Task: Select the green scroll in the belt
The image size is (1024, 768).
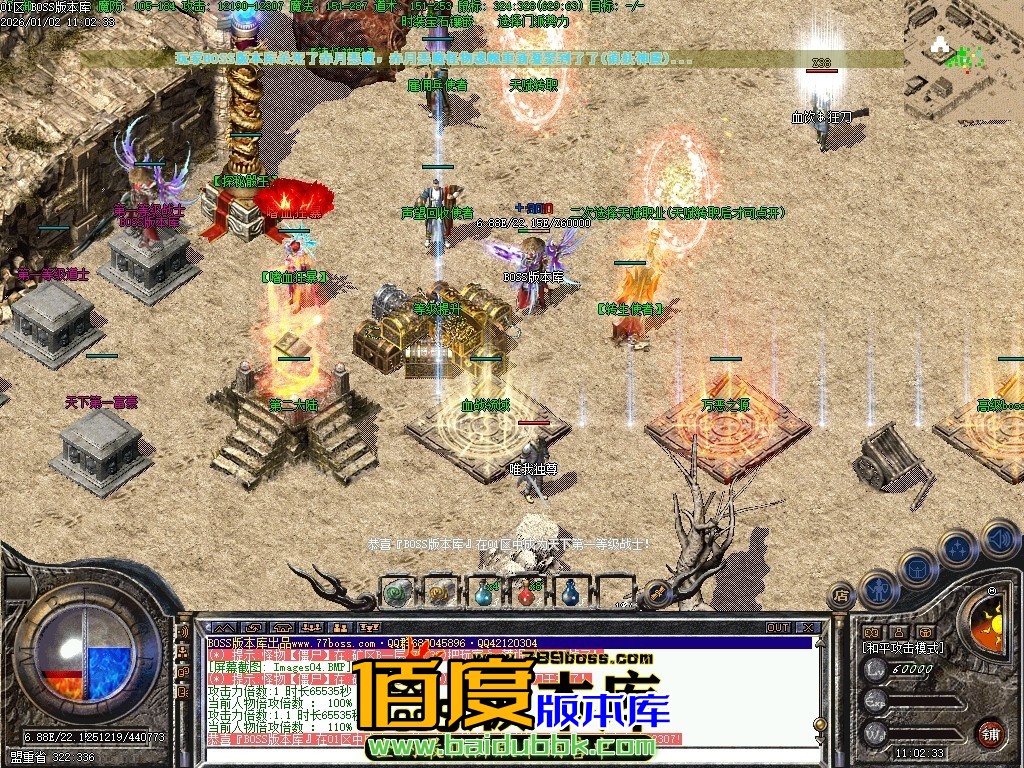Action: (397, 592)
